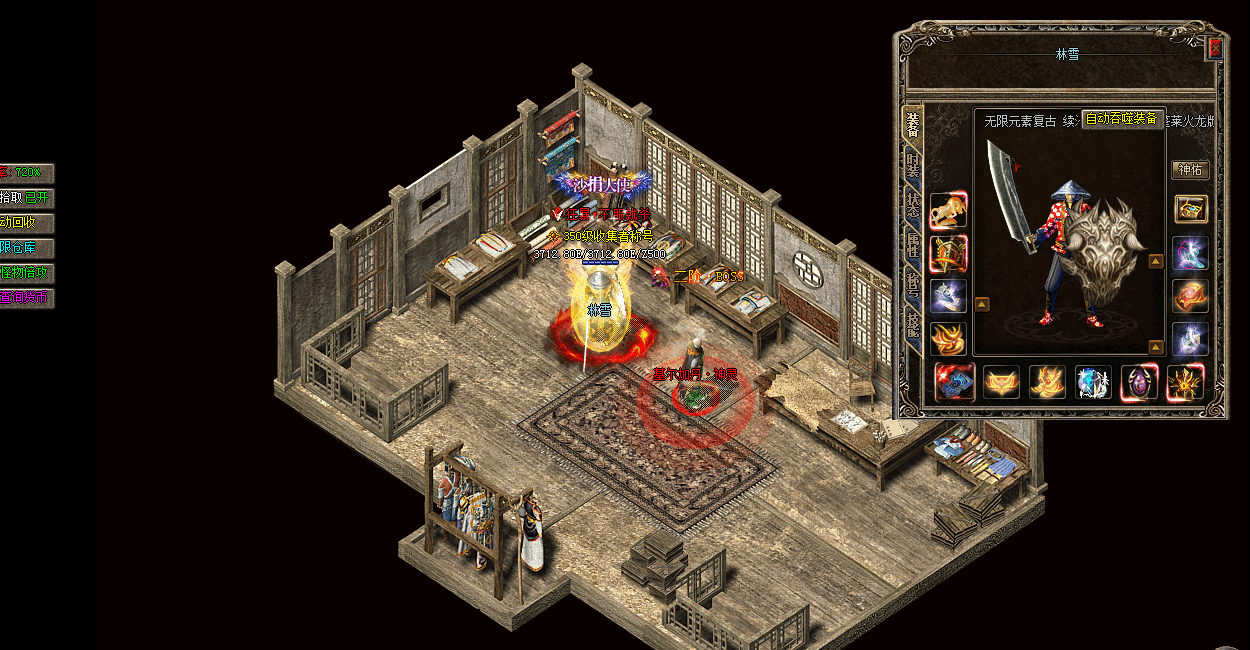Screen dimensions: 1250x650
Task: Click the 神佑 button
Action: click(x=1190, y=170)
